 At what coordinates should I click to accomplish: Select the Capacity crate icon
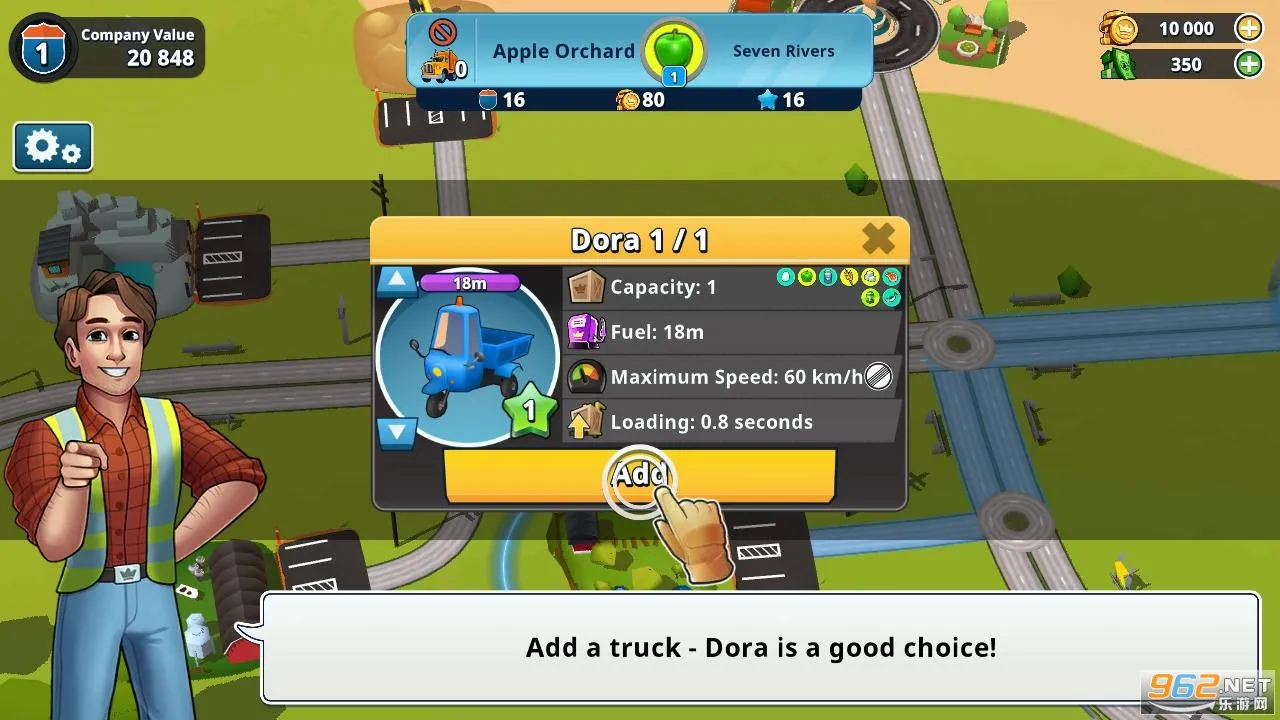(x=588, y=286)
